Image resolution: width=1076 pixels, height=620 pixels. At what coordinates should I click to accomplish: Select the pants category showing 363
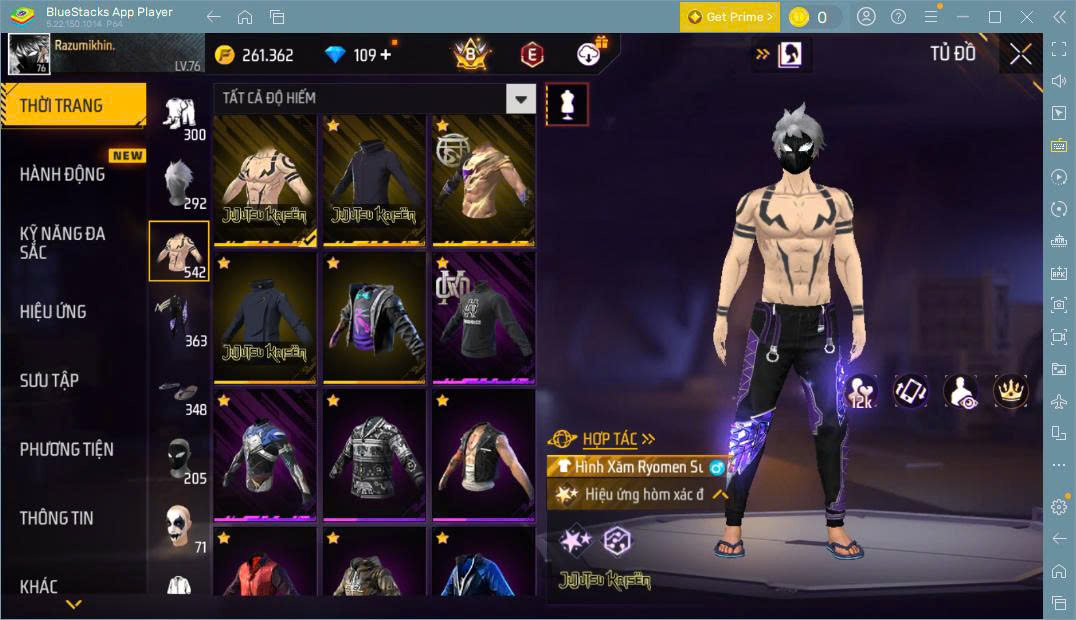pos(179,320)
